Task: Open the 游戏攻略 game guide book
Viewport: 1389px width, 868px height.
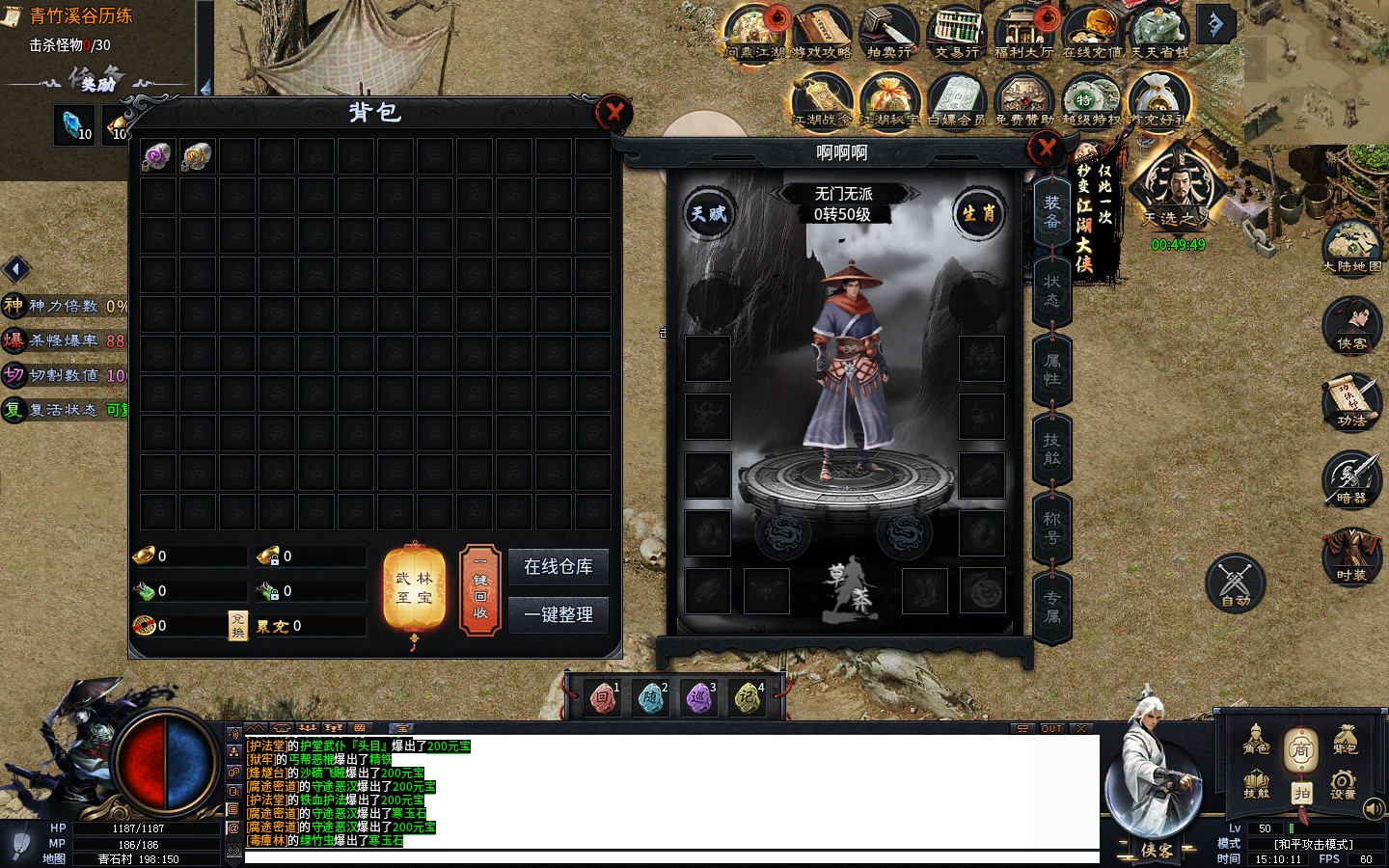Action: point(821,33)
